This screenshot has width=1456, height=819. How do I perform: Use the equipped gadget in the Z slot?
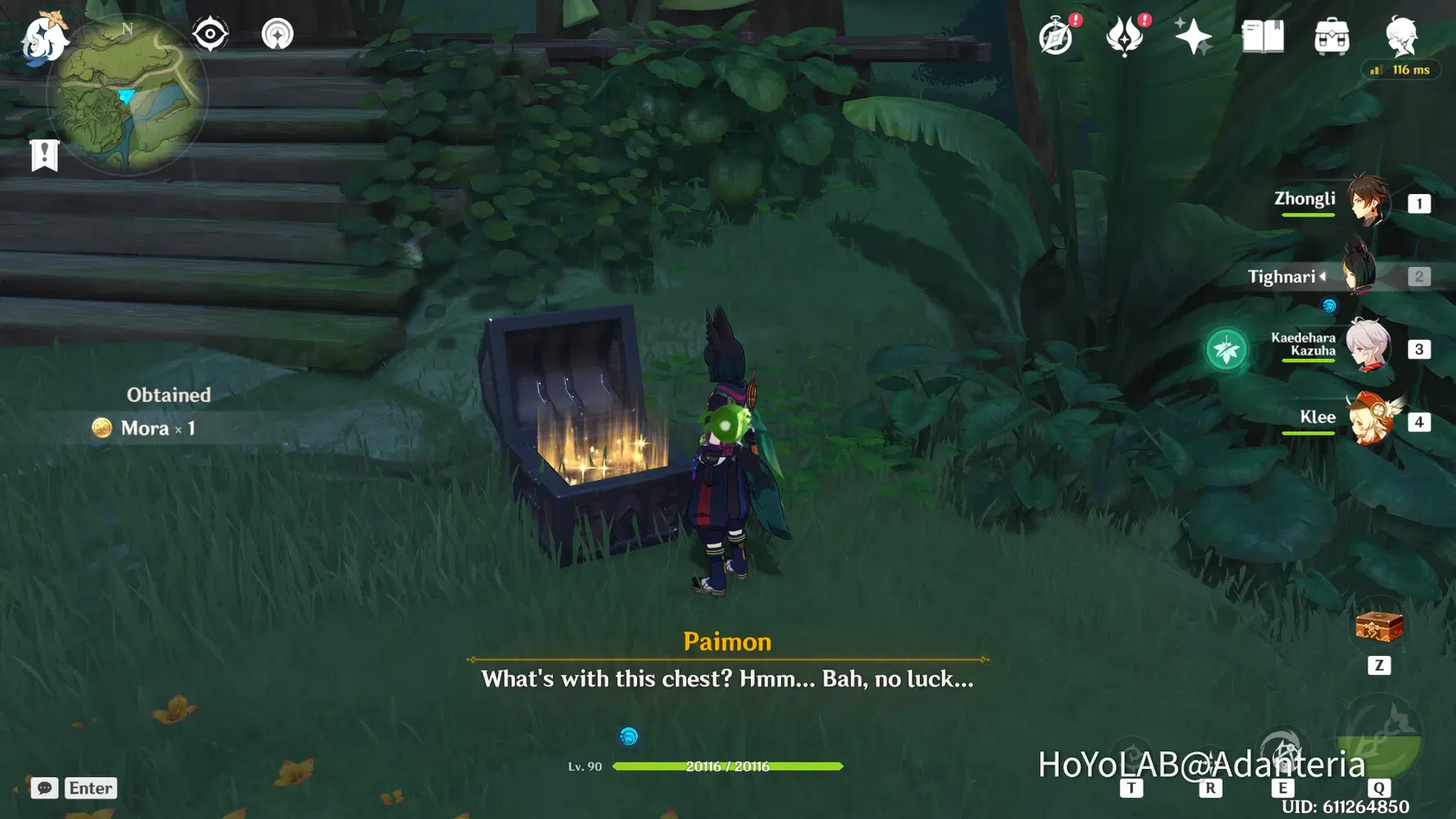(1380, 627)
